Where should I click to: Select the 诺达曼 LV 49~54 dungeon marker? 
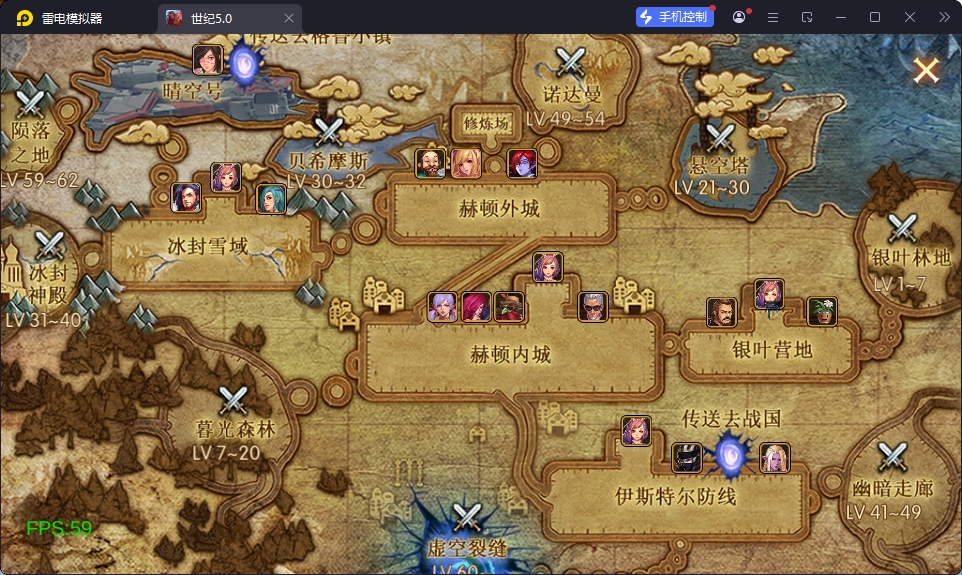[572, 64]
